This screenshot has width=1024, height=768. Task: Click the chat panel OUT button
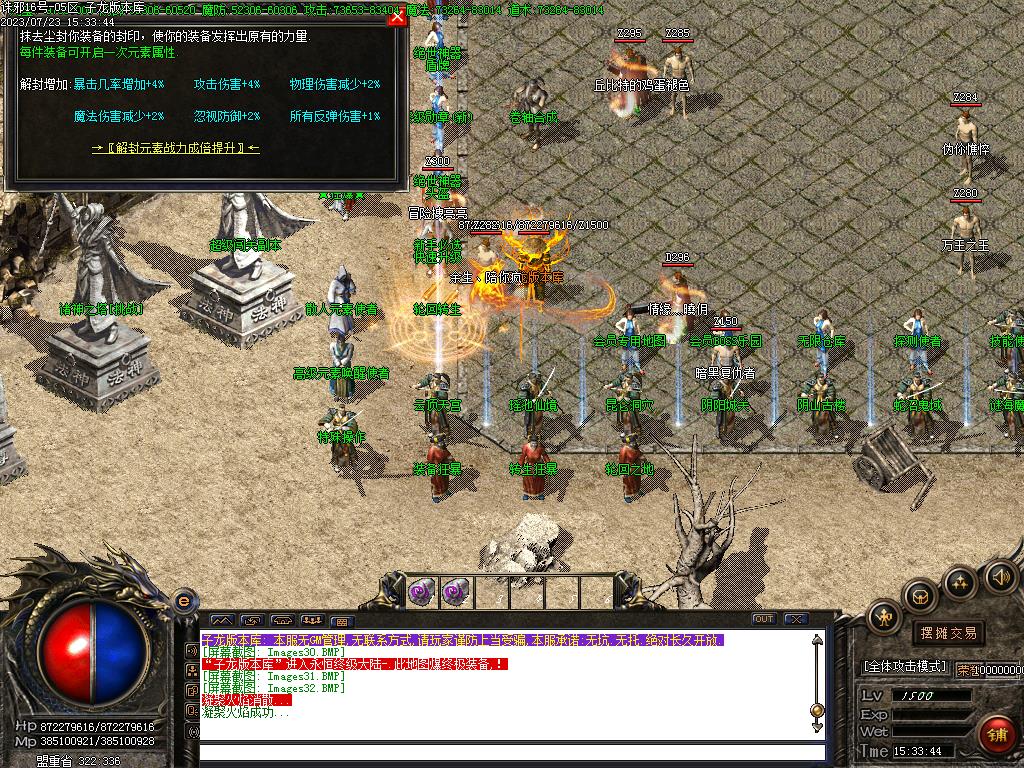[x=764, y=619]
